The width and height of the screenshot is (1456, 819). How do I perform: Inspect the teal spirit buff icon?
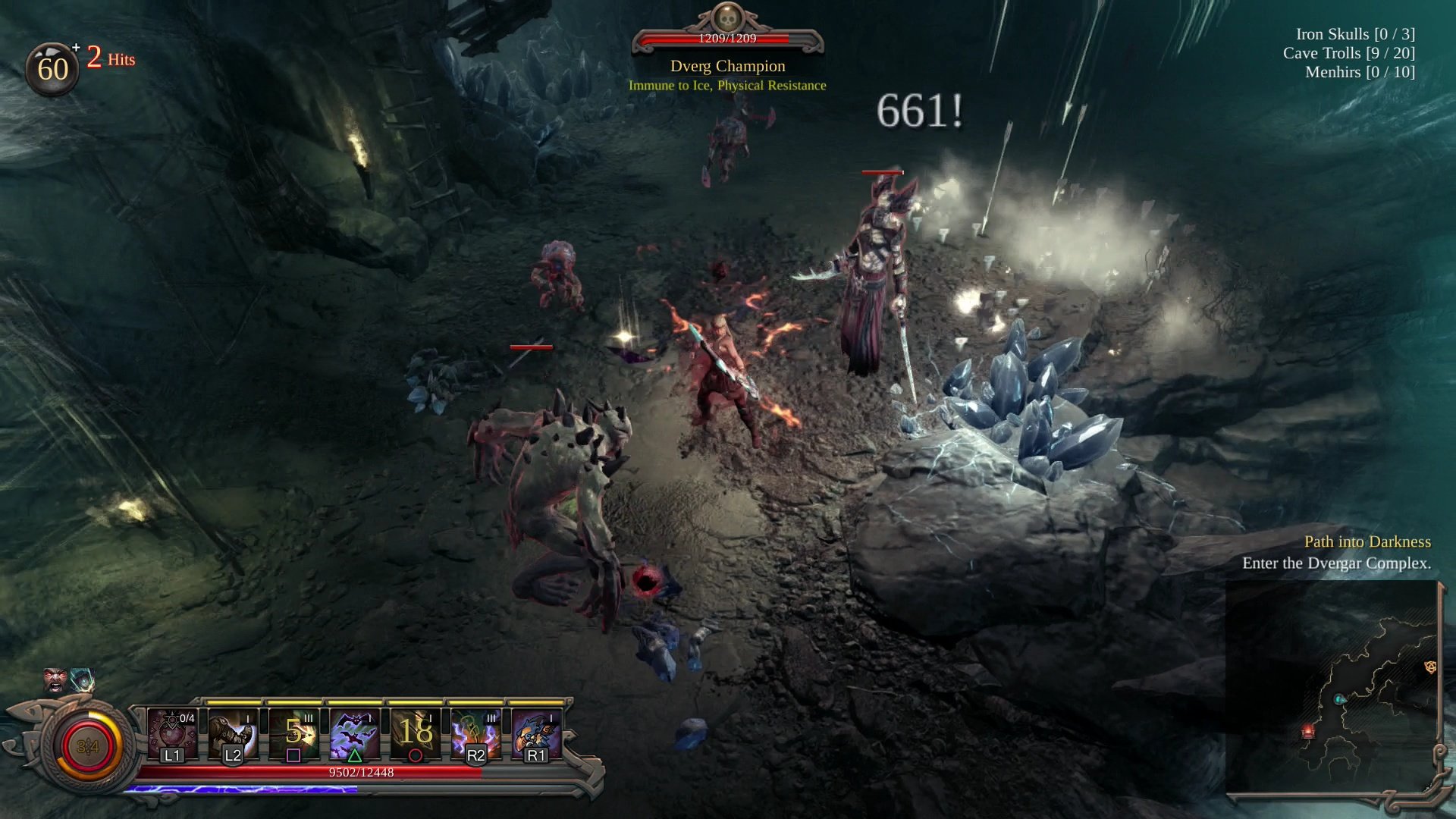82,679
